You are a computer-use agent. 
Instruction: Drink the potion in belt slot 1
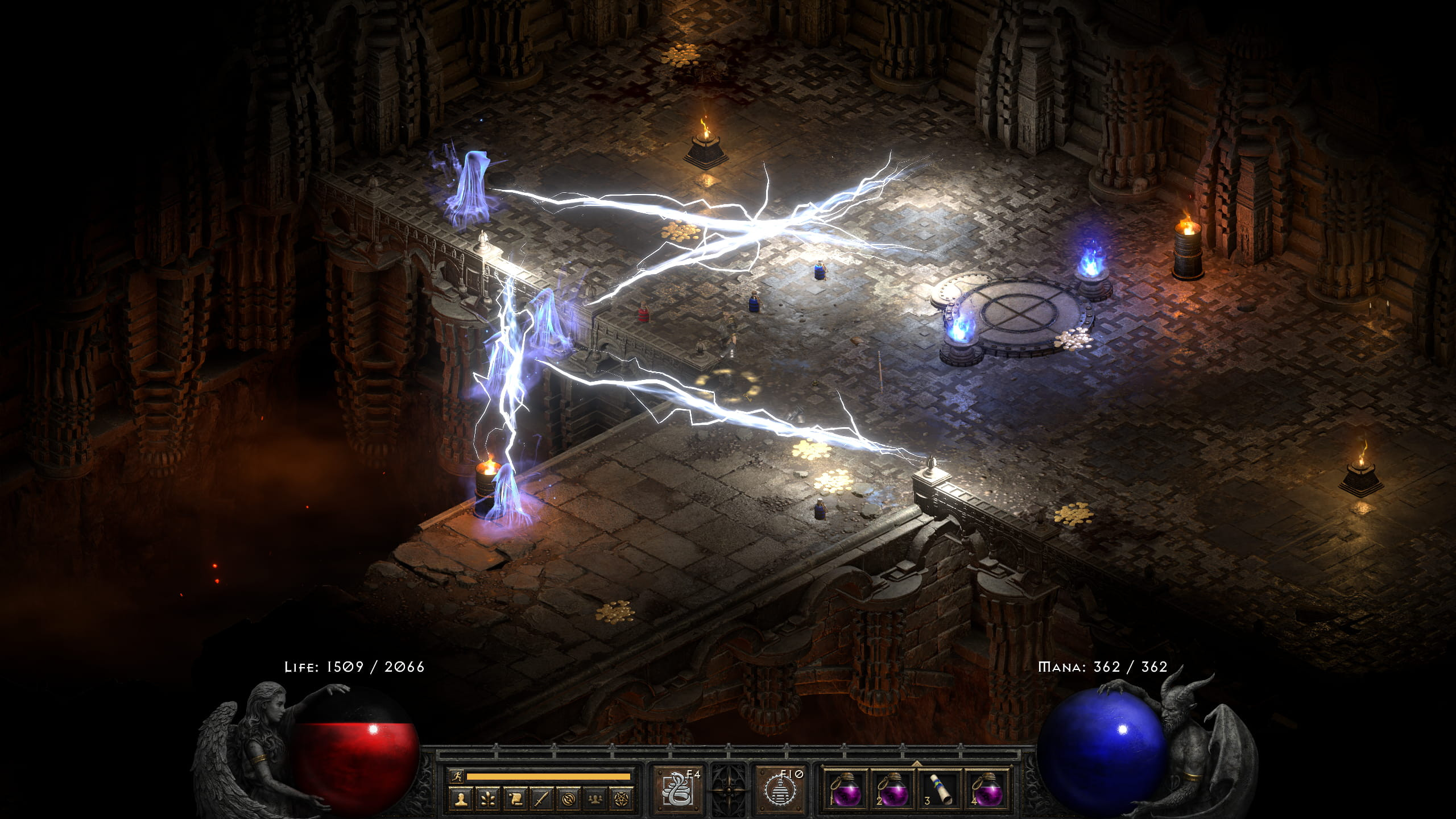coord(846,791)
